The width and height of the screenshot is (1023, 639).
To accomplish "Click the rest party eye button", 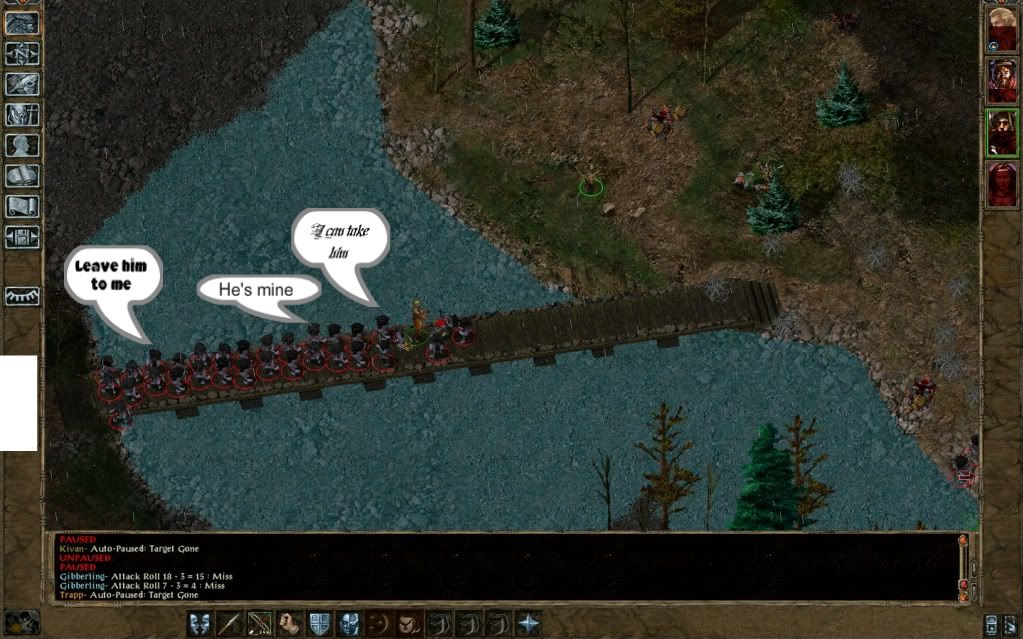I will pos(23,296).
